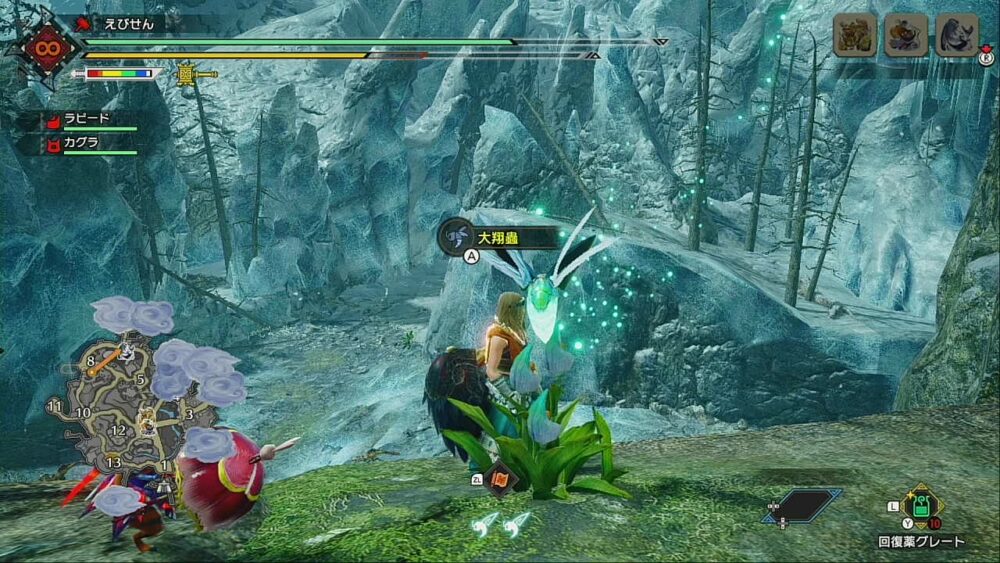
Task: Use the Mega Potion item slot
Action: coord(921,505)
